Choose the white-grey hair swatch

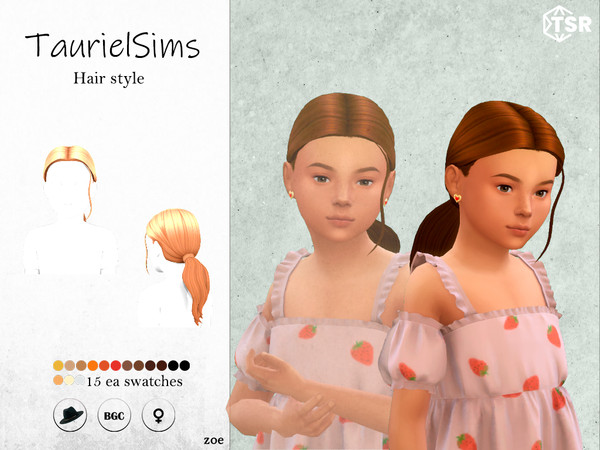(x=80, y=380)
